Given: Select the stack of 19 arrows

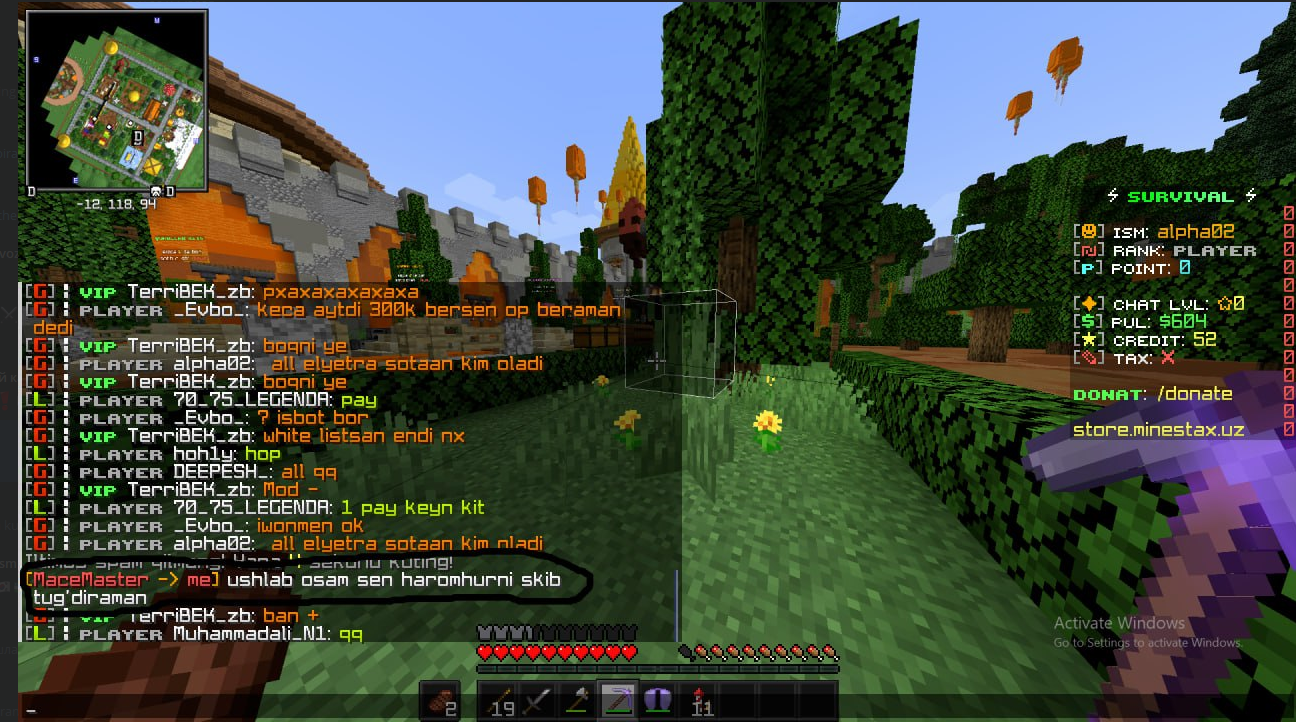Looking at the screenshot, I should coord(500,700).
